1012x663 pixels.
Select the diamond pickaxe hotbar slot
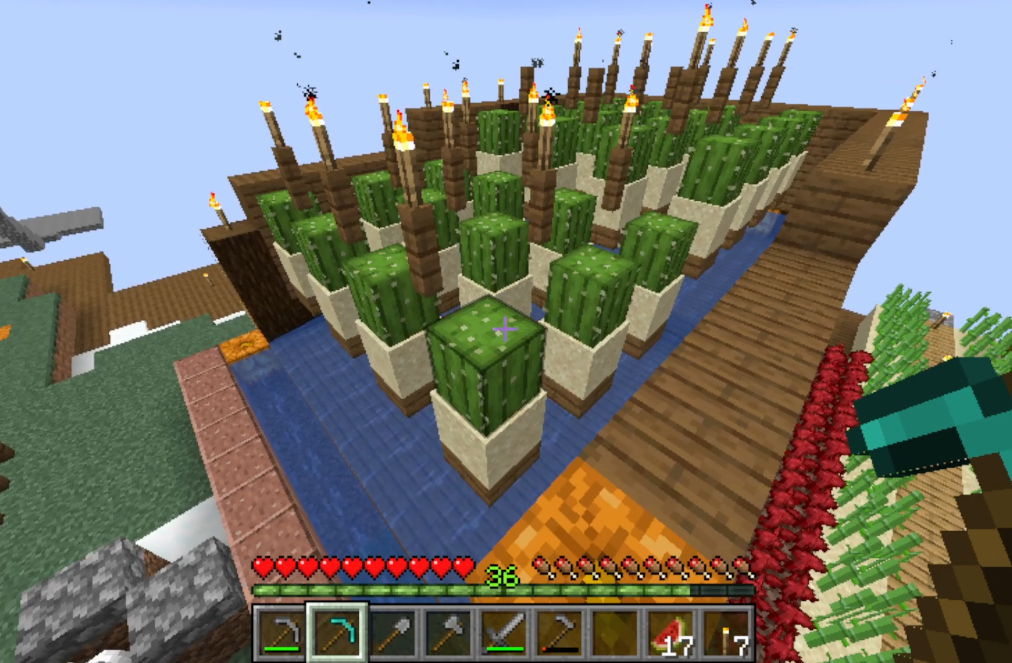coord(335,632)
